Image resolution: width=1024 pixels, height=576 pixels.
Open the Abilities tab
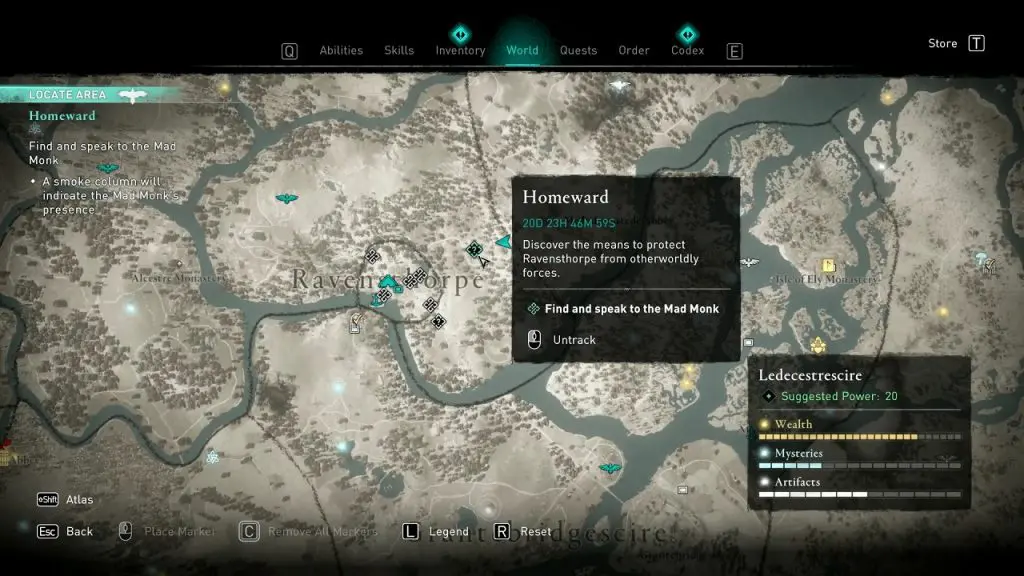[x=340, y=51]
